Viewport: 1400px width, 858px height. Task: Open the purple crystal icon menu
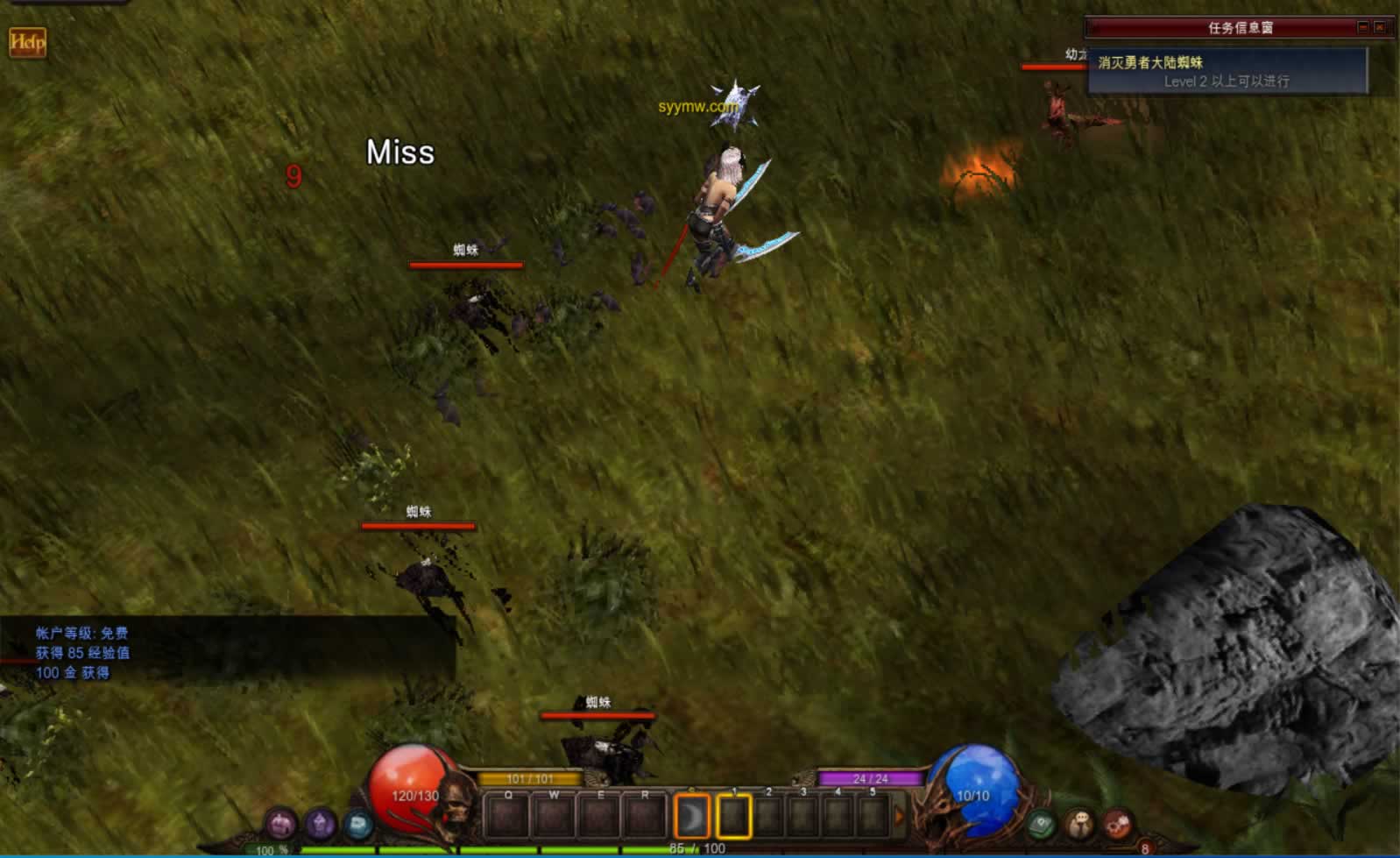tap(320, 824)
